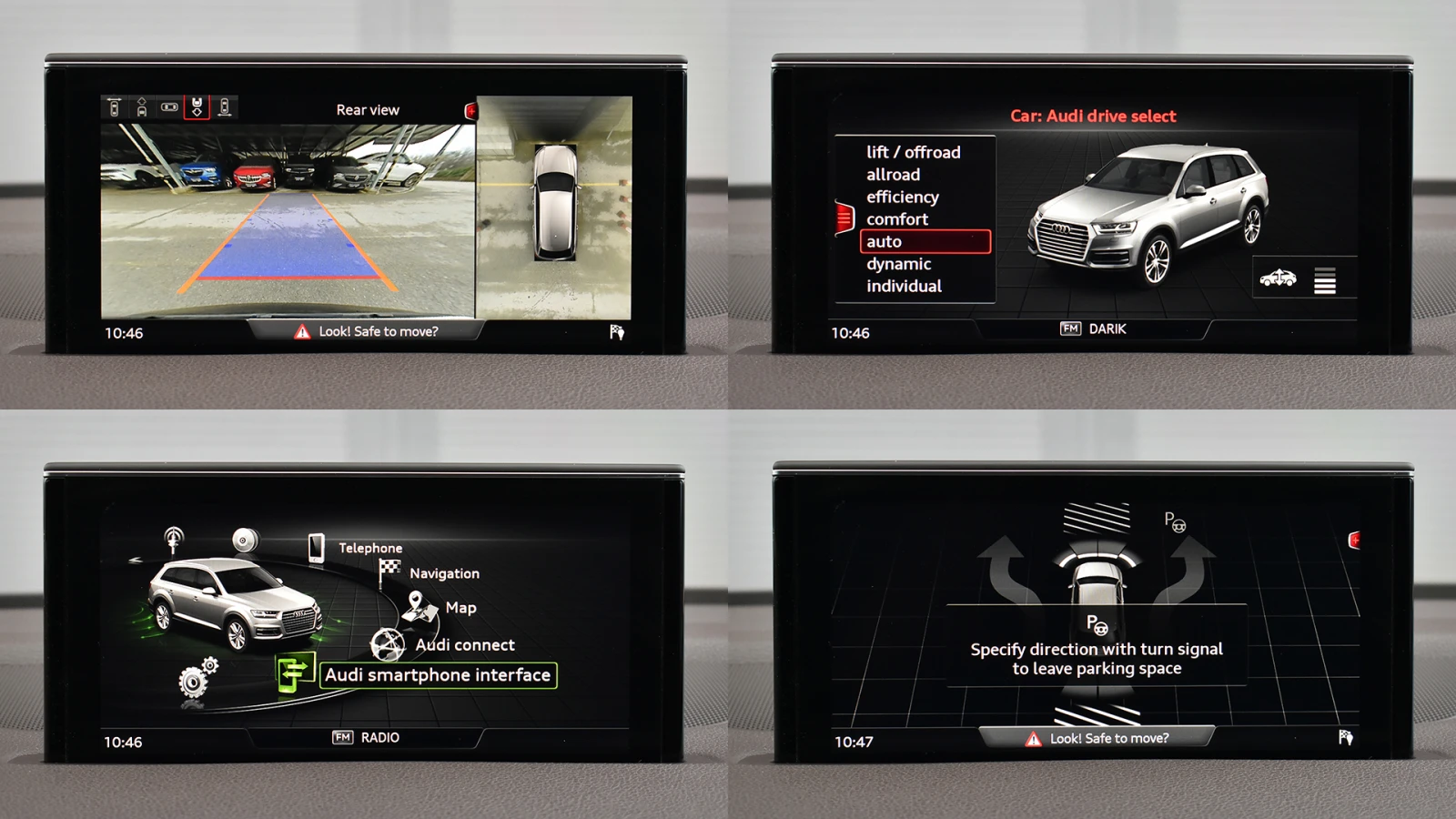Select the rear view camera icon

tap(197, 106)
